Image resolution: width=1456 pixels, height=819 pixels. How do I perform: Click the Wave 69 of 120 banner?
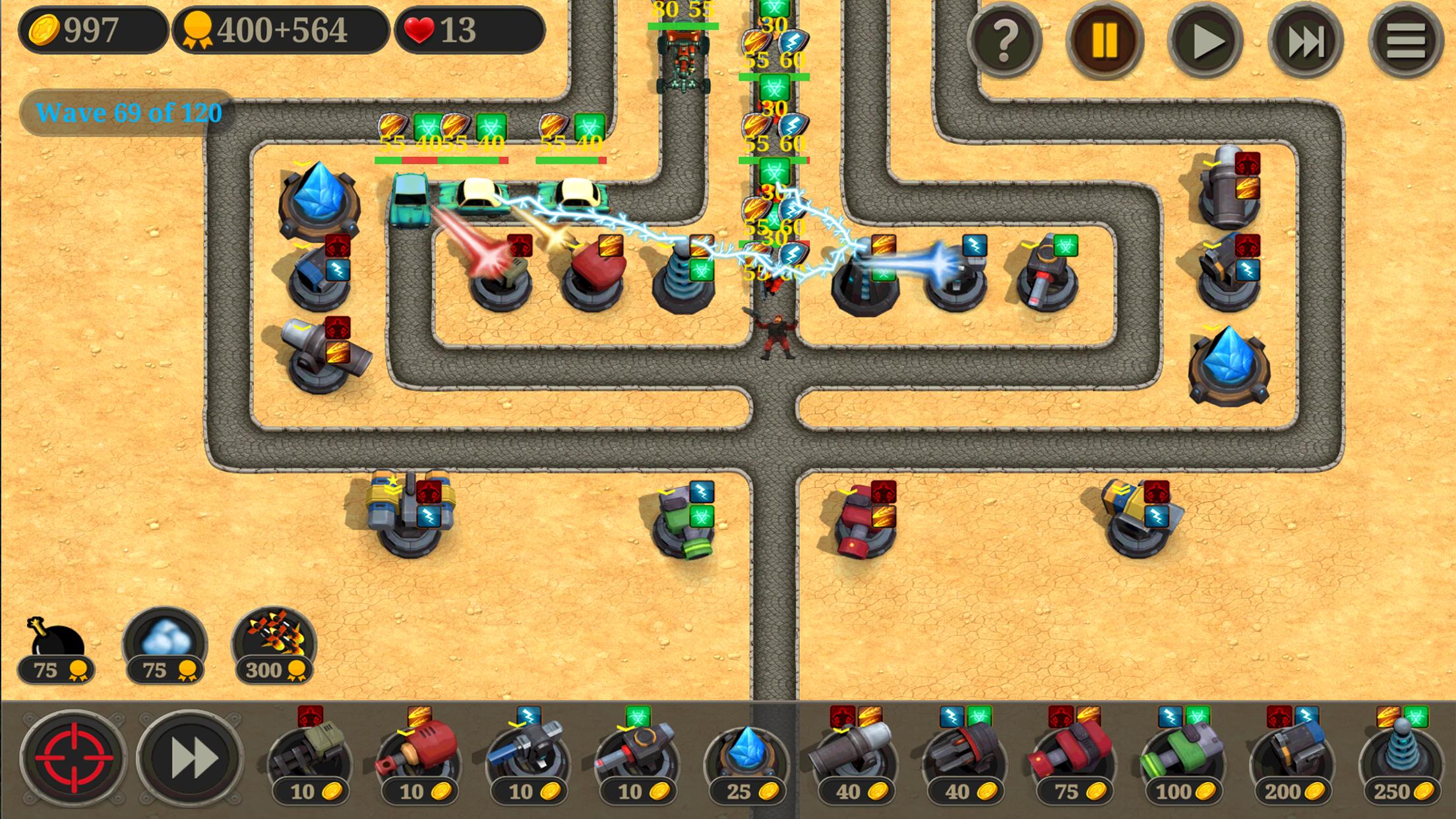click(129, 113)
